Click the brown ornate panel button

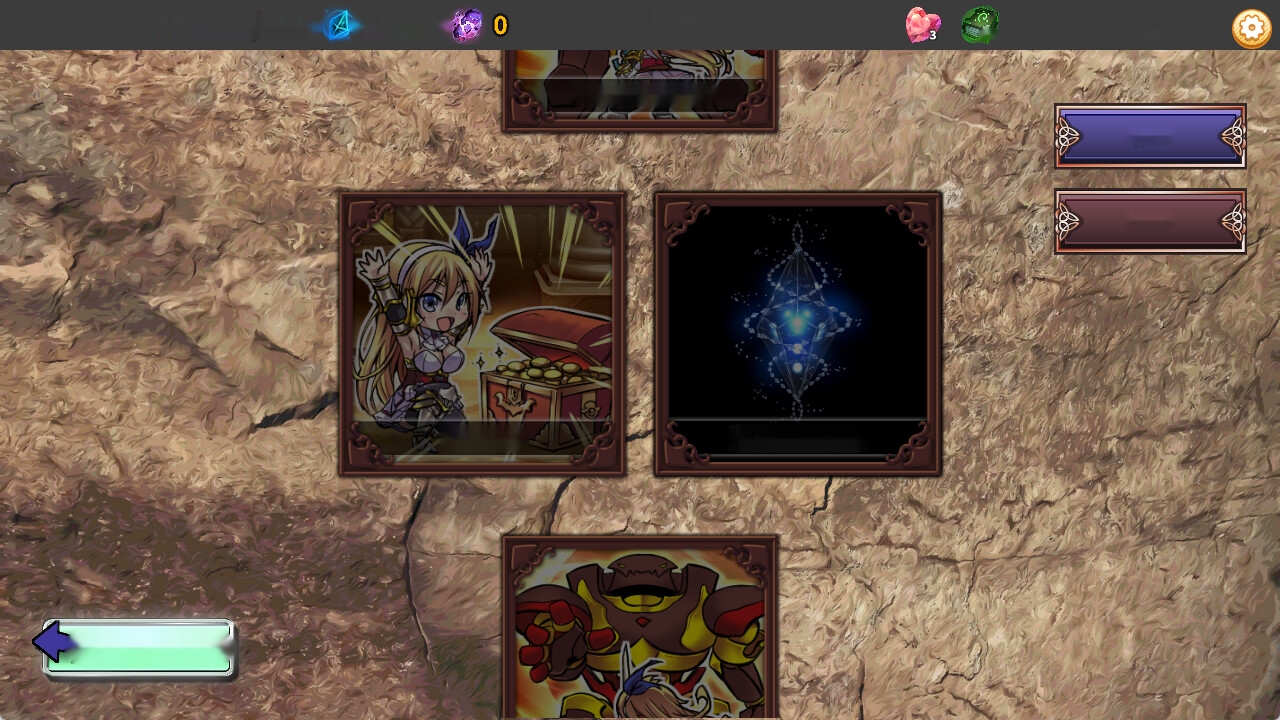click(x=1150, y=221)
